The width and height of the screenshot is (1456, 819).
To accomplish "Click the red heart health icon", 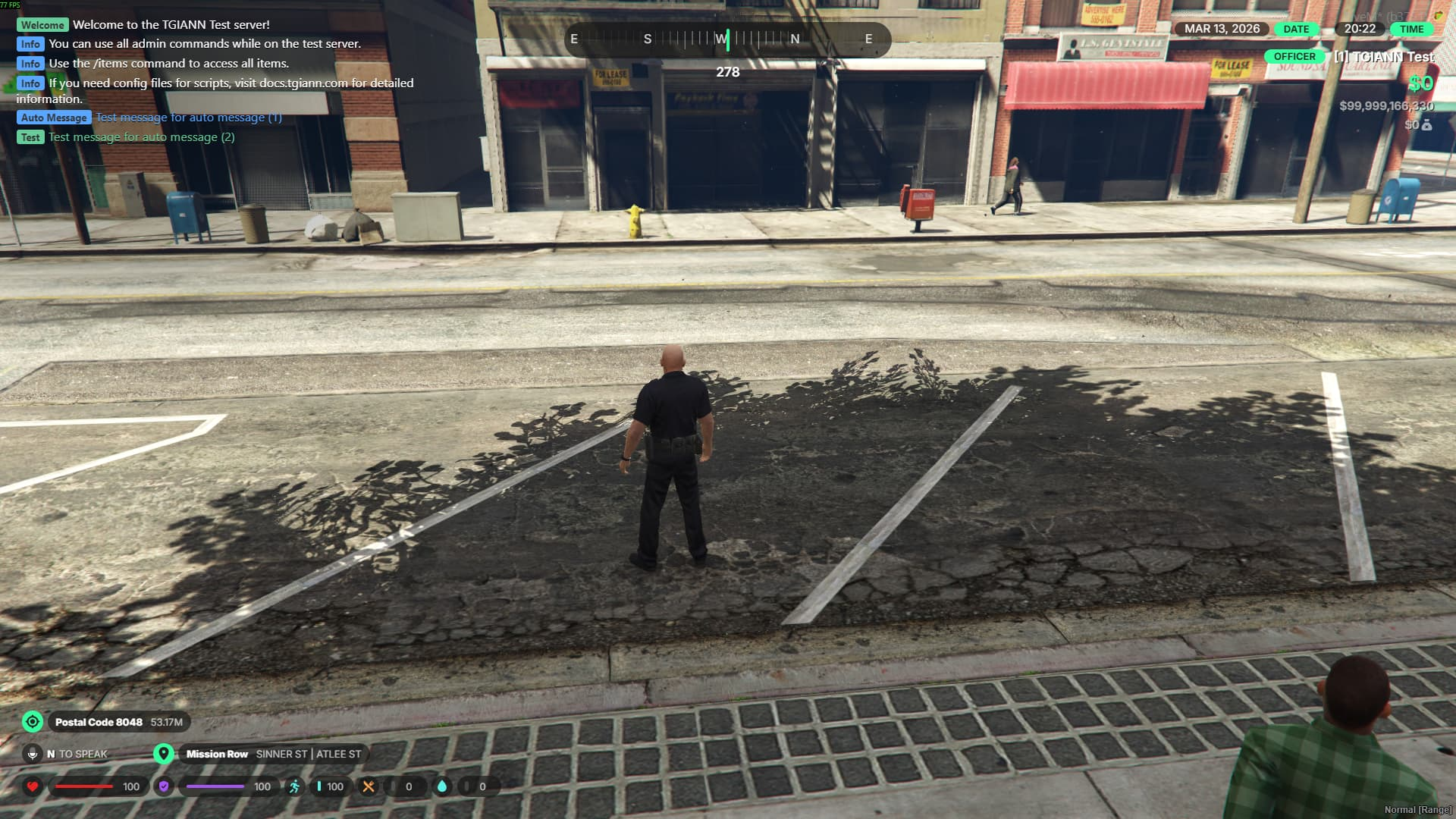I will tap(33, 786).
